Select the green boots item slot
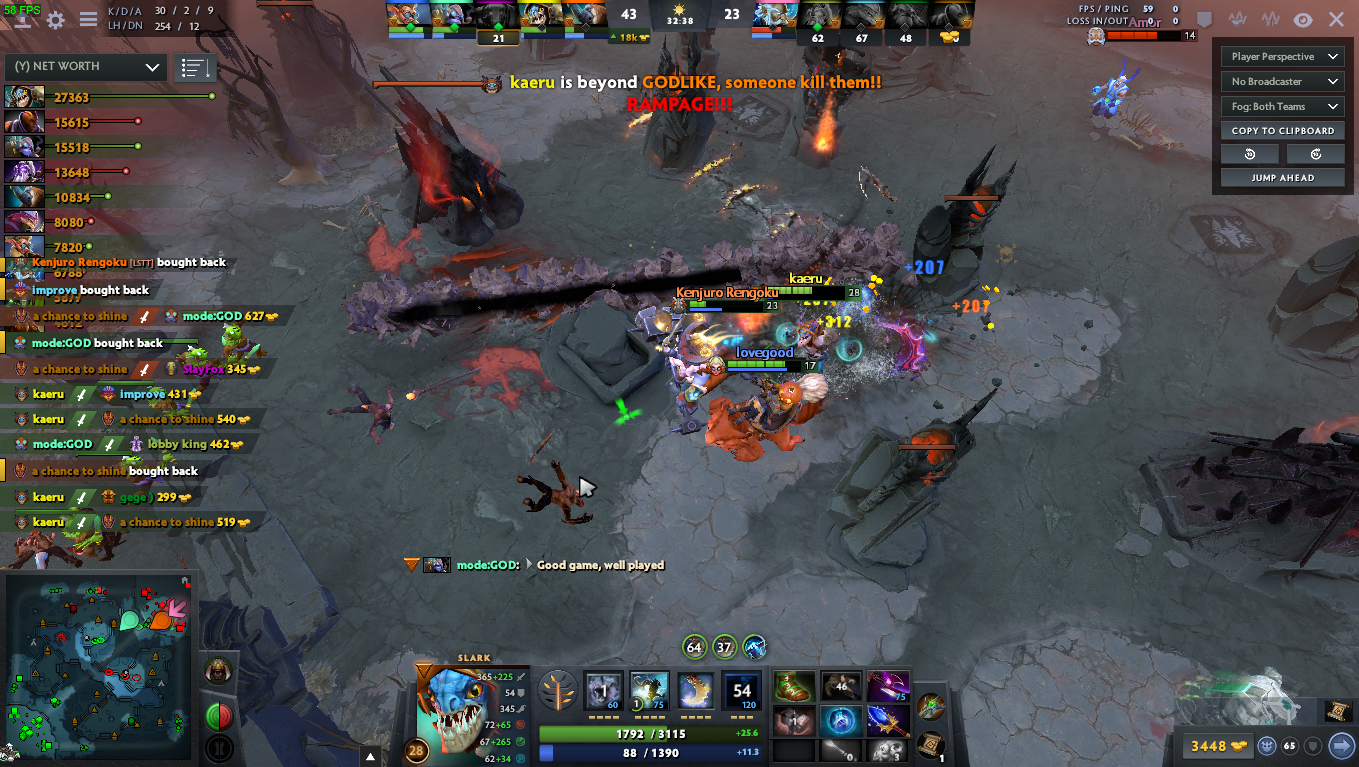 (792, 686)
